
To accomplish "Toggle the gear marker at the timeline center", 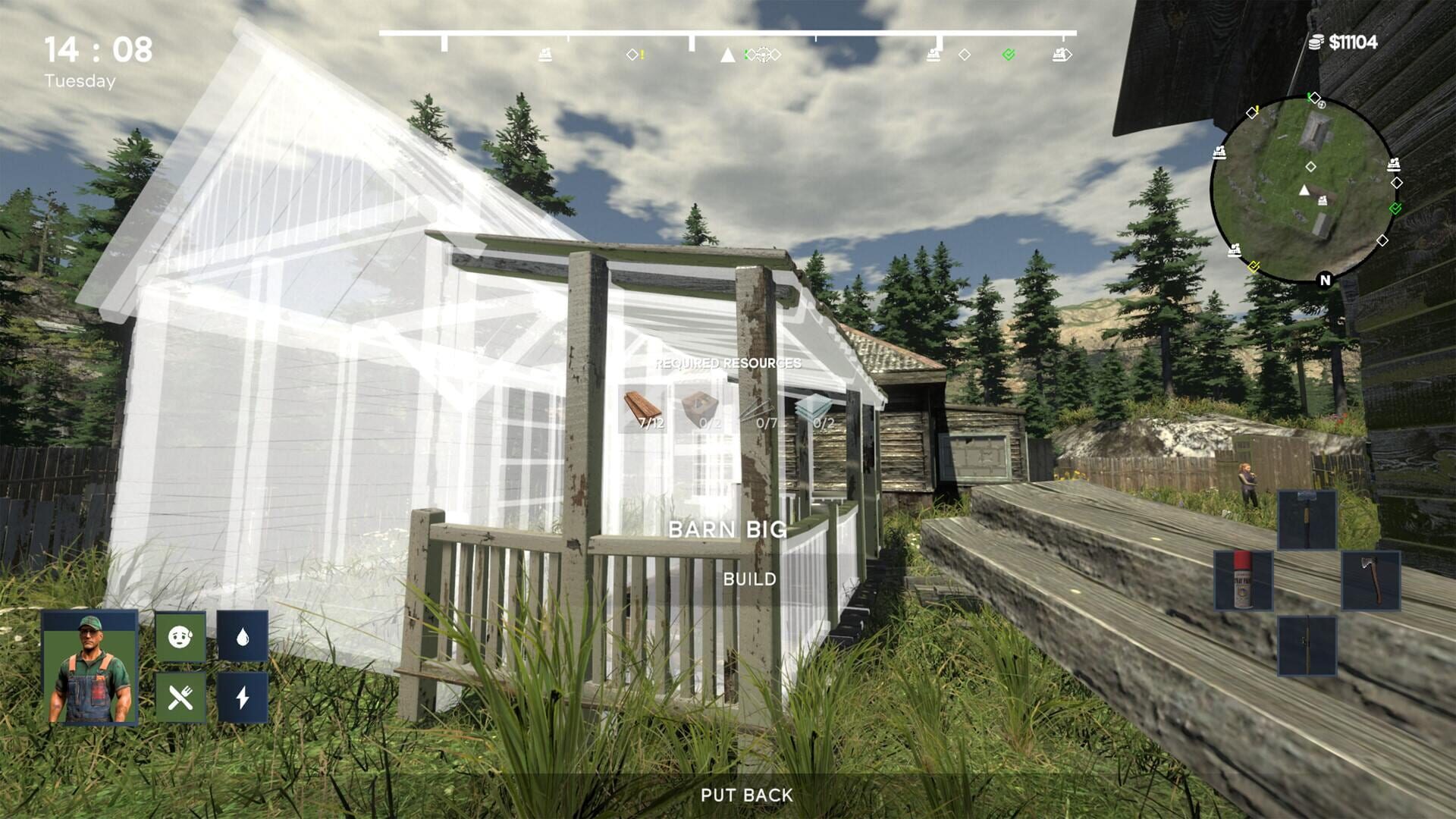I will [764, 55].
